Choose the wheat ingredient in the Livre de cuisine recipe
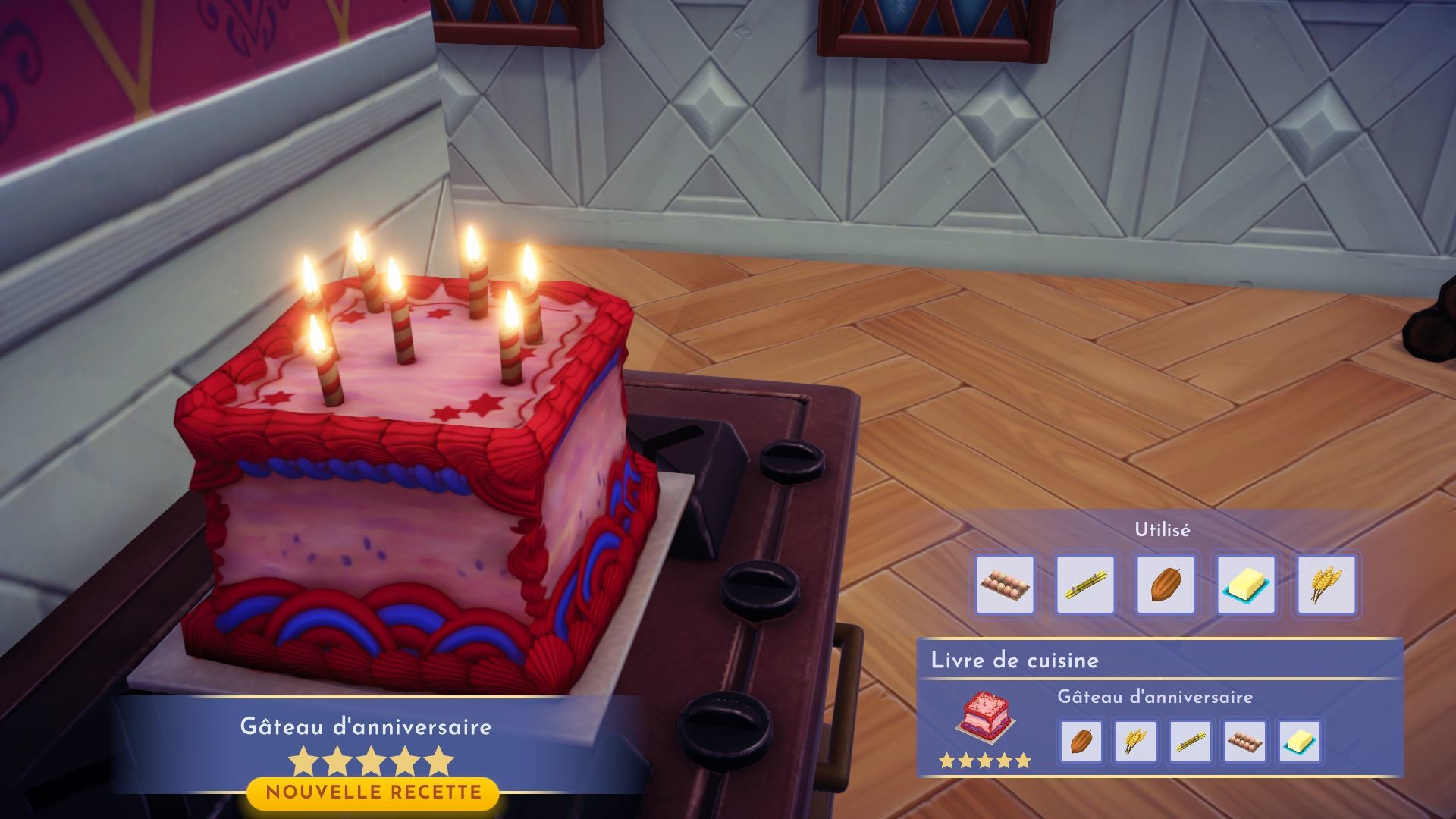 [x=1135, y=741]
